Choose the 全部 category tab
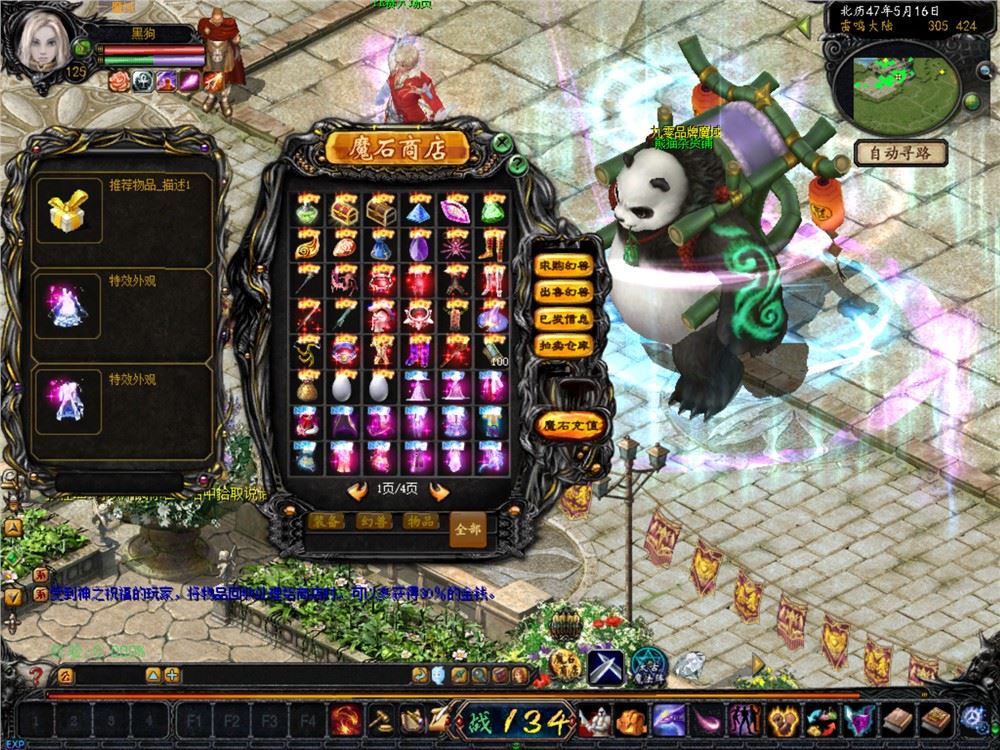The image size is (1000, 750). pos(468,528)
